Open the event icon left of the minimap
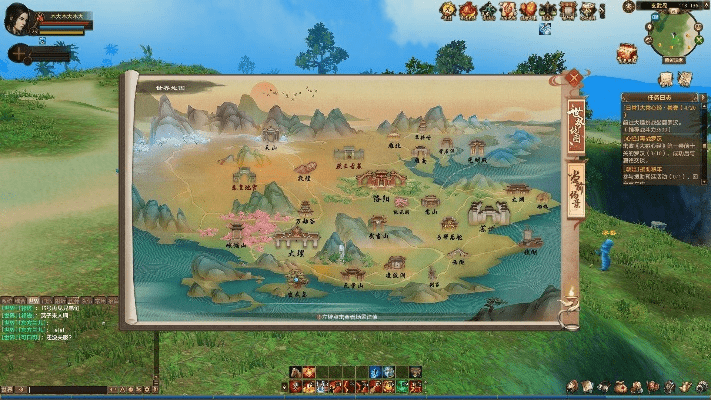The width and height of the screenshot is (711, 400). (628, 52)
